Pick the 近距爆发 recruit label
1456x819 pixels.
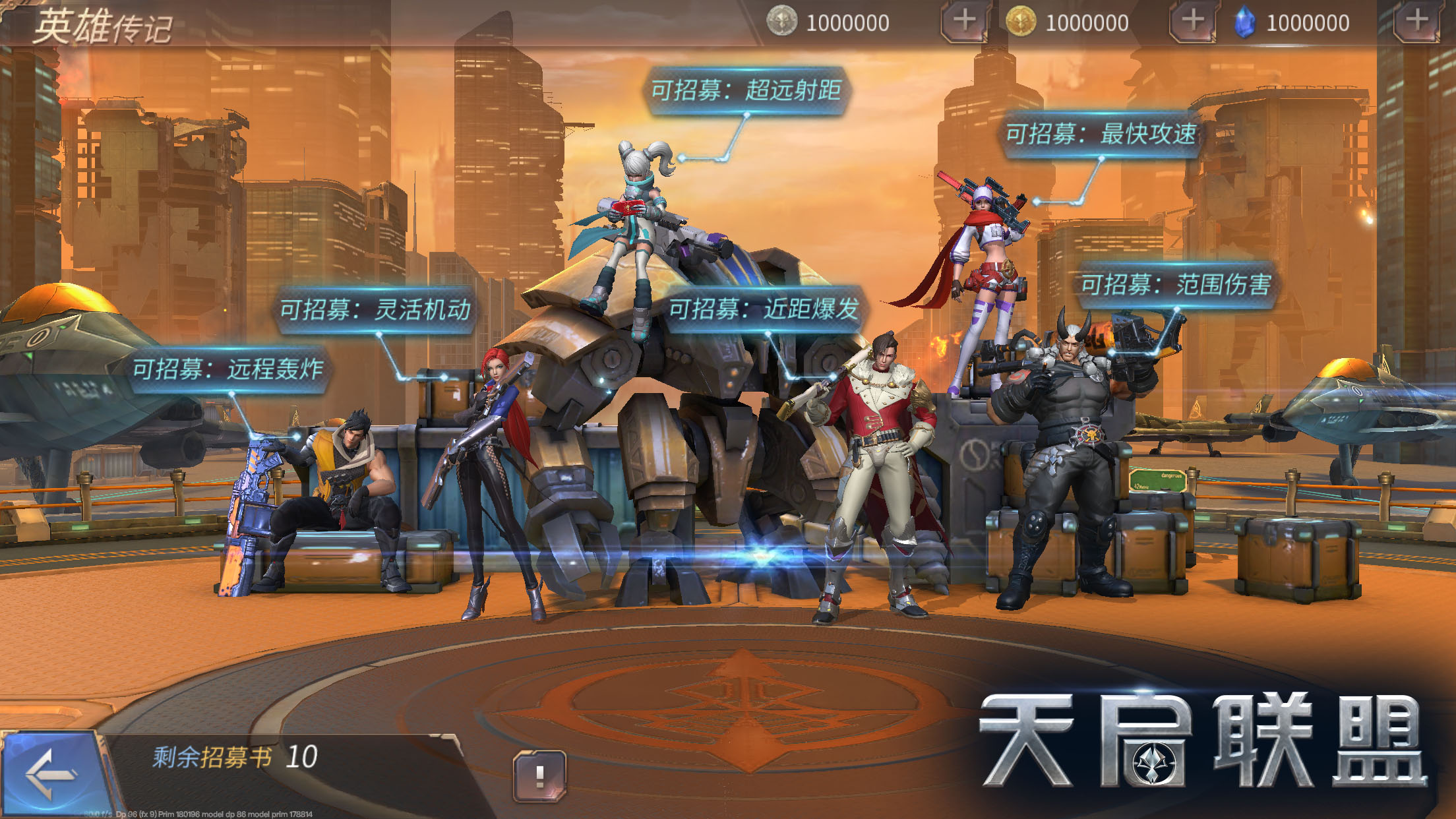(763, 309)
